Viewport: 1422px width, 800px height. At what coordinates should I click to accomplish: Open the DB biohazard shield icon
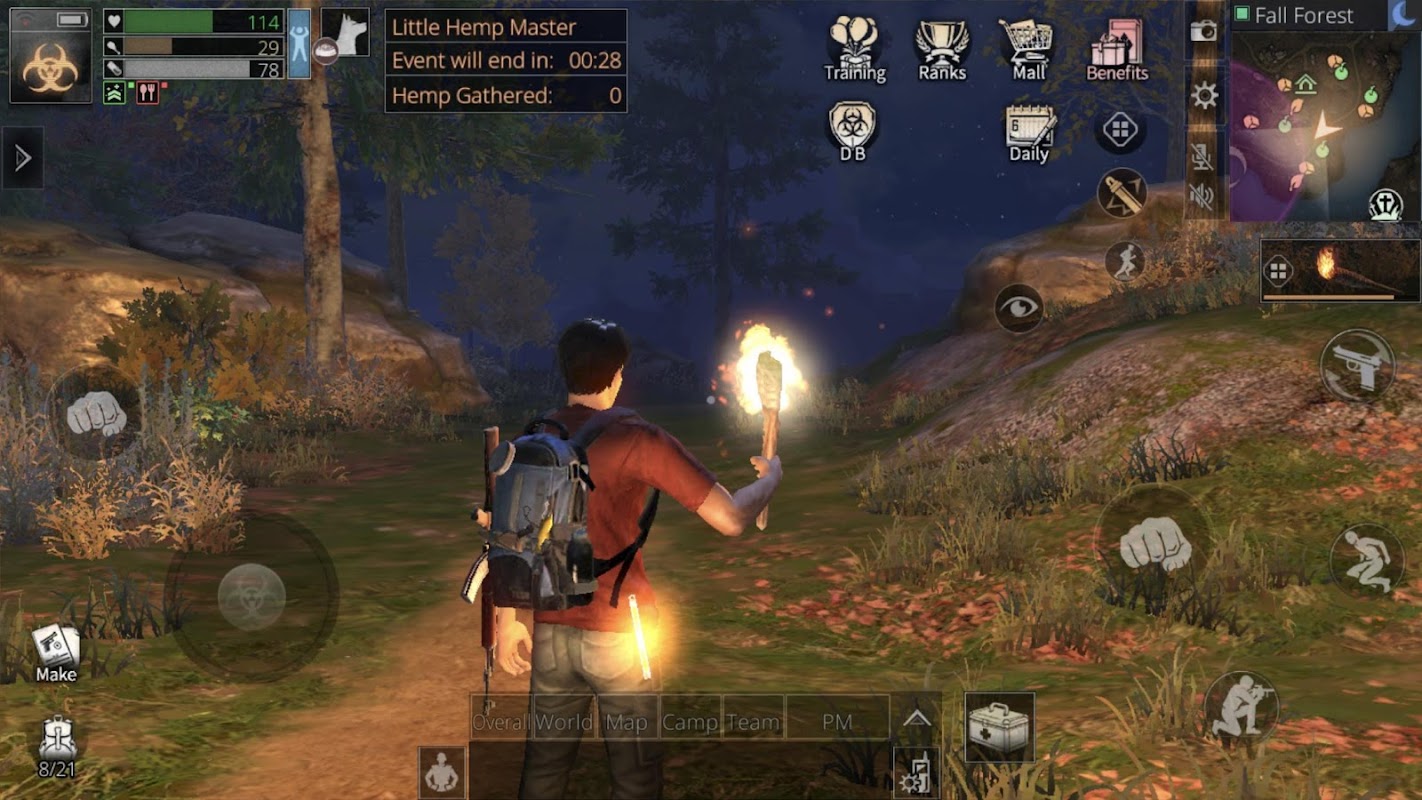coord(852,130)
